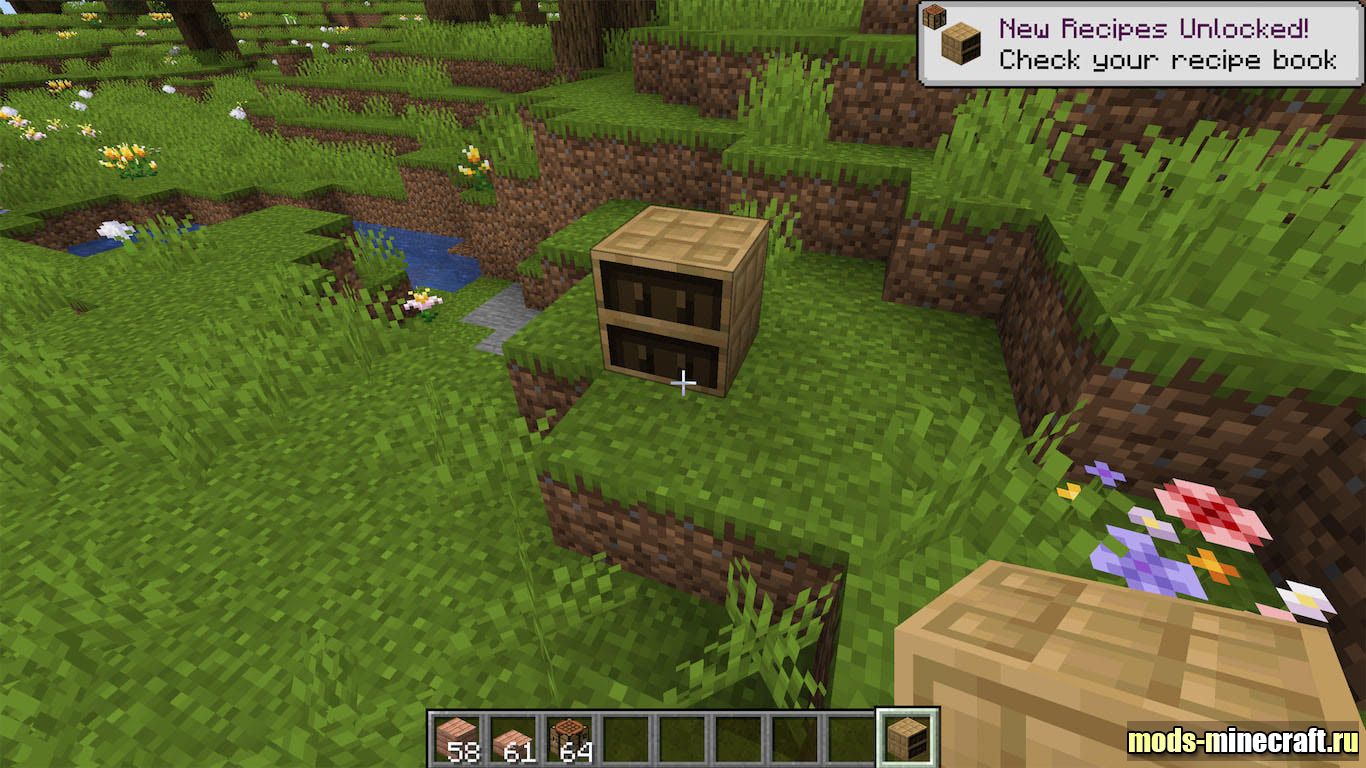Open the mods-minecraft.ru watermark link
The height and width of the screenshot is (768, 1366).
(1242, 741)
